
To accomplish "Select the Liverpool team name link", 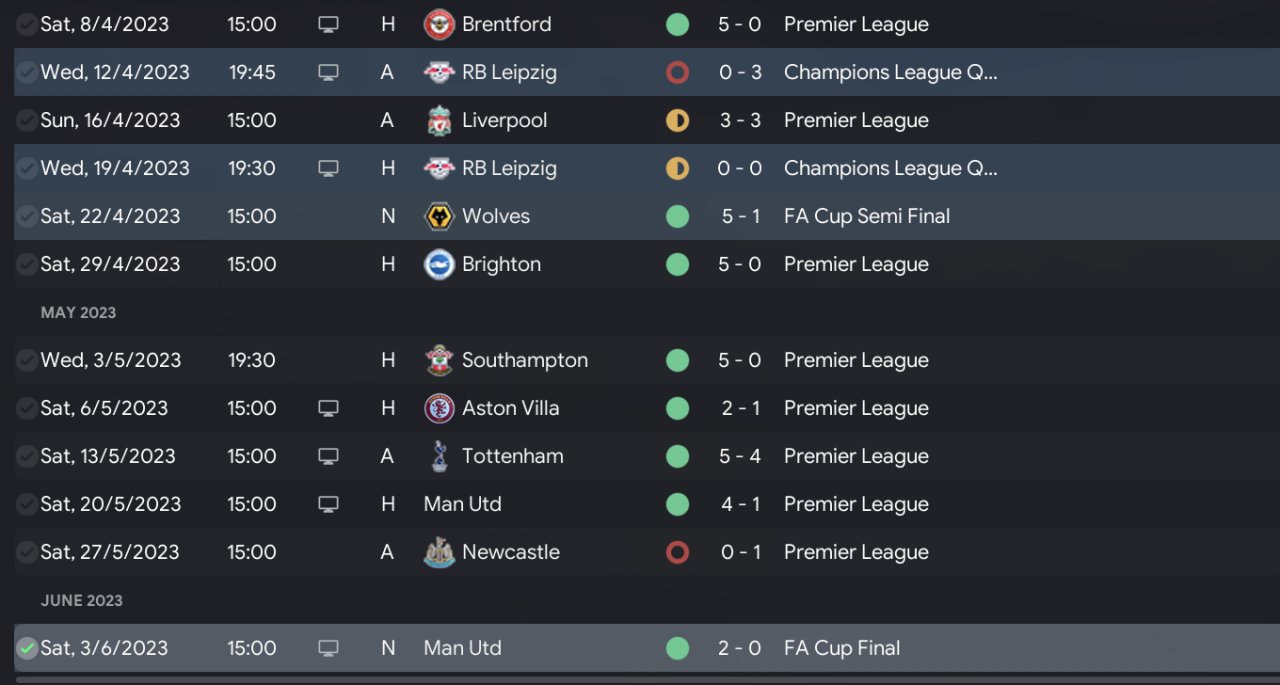I will (504, 120).
